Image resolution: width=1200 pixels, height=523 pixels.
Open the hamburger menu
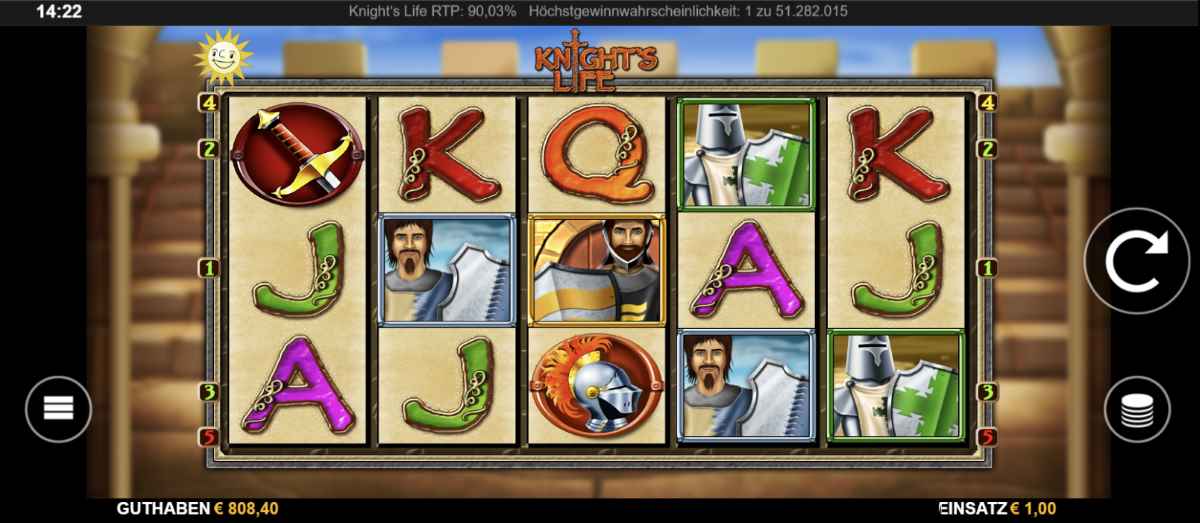coord(58,409)
